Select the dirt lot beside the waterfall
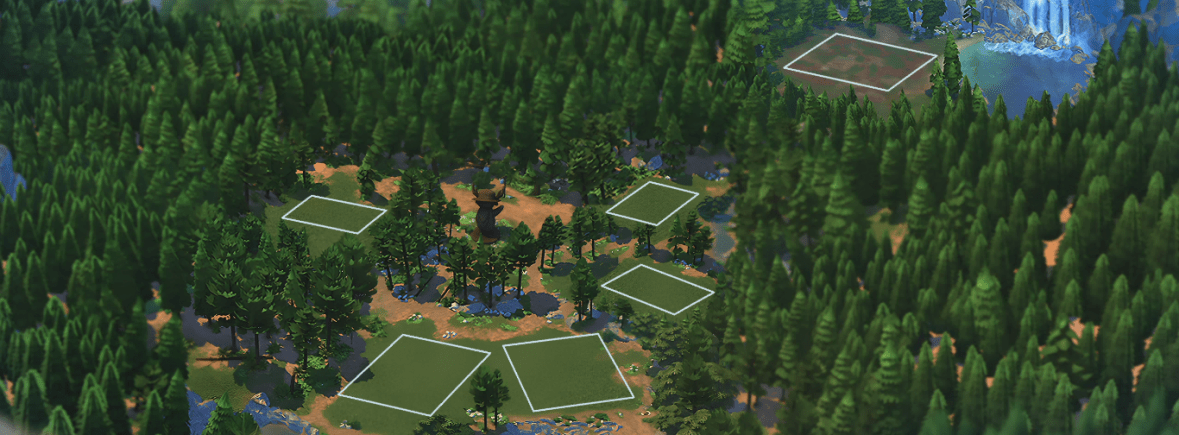The height and width of the screenshot is (435, 1179). (860, 62)
